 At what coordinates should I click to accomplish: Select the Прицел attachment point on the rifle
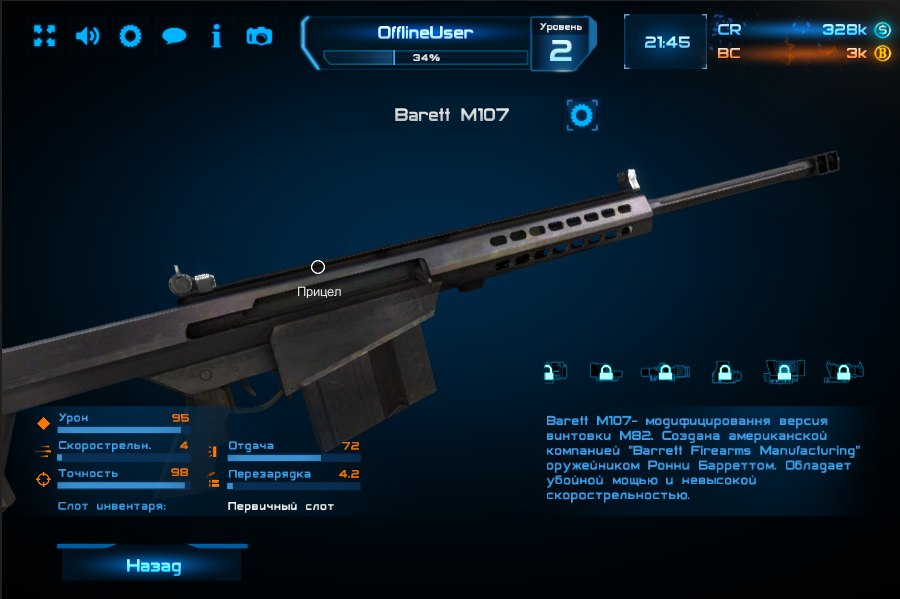tap(318, 267)
